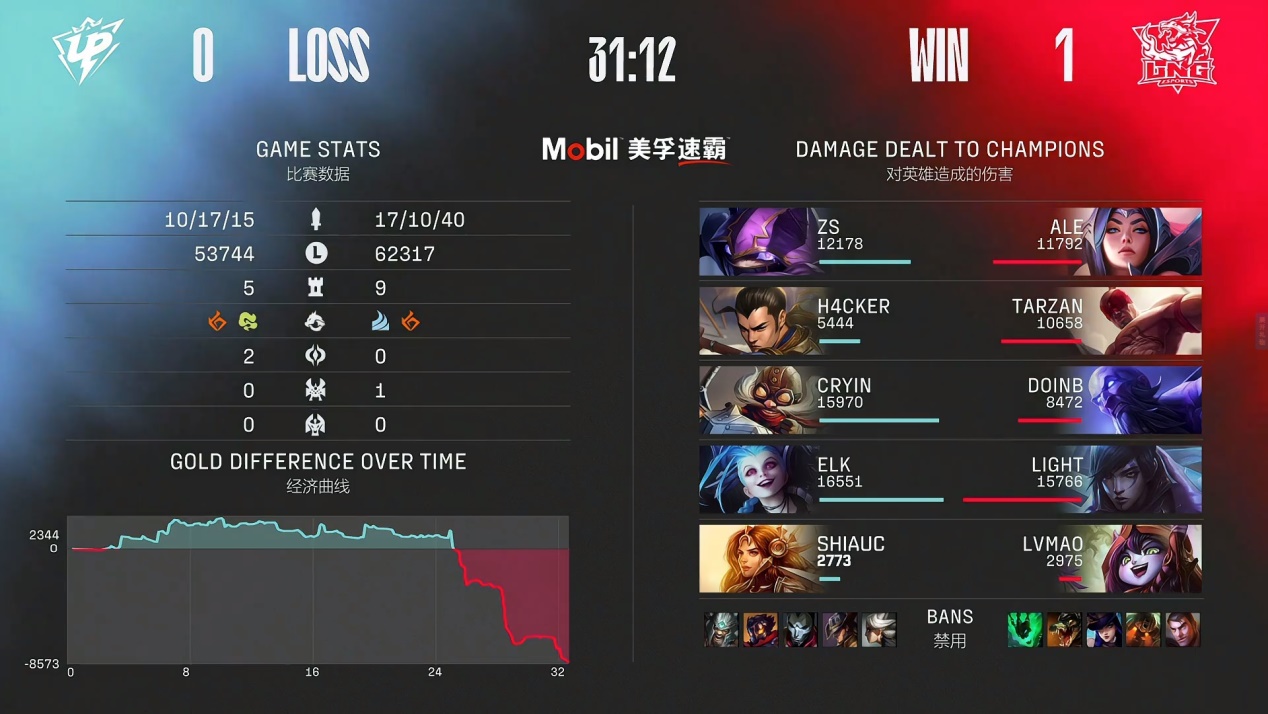1268x714 pixels.
Task: Open the collapsed side panel tab at right edge
Action: point(1262,329)
